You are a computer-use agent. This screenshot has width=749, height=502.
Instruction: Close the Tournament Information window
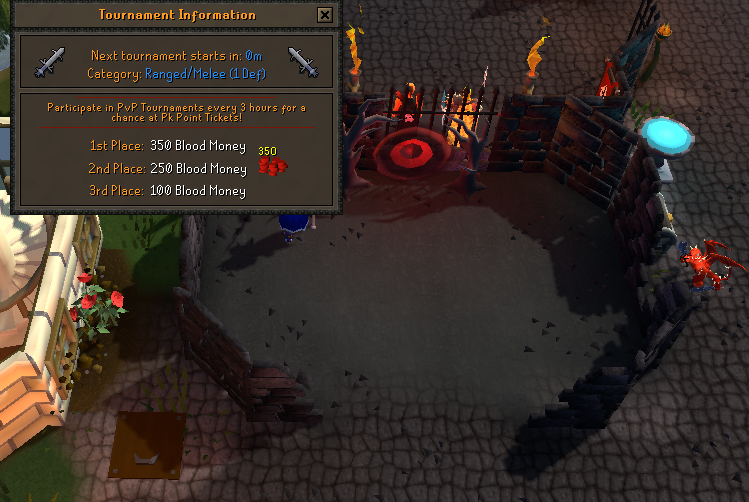324,15
